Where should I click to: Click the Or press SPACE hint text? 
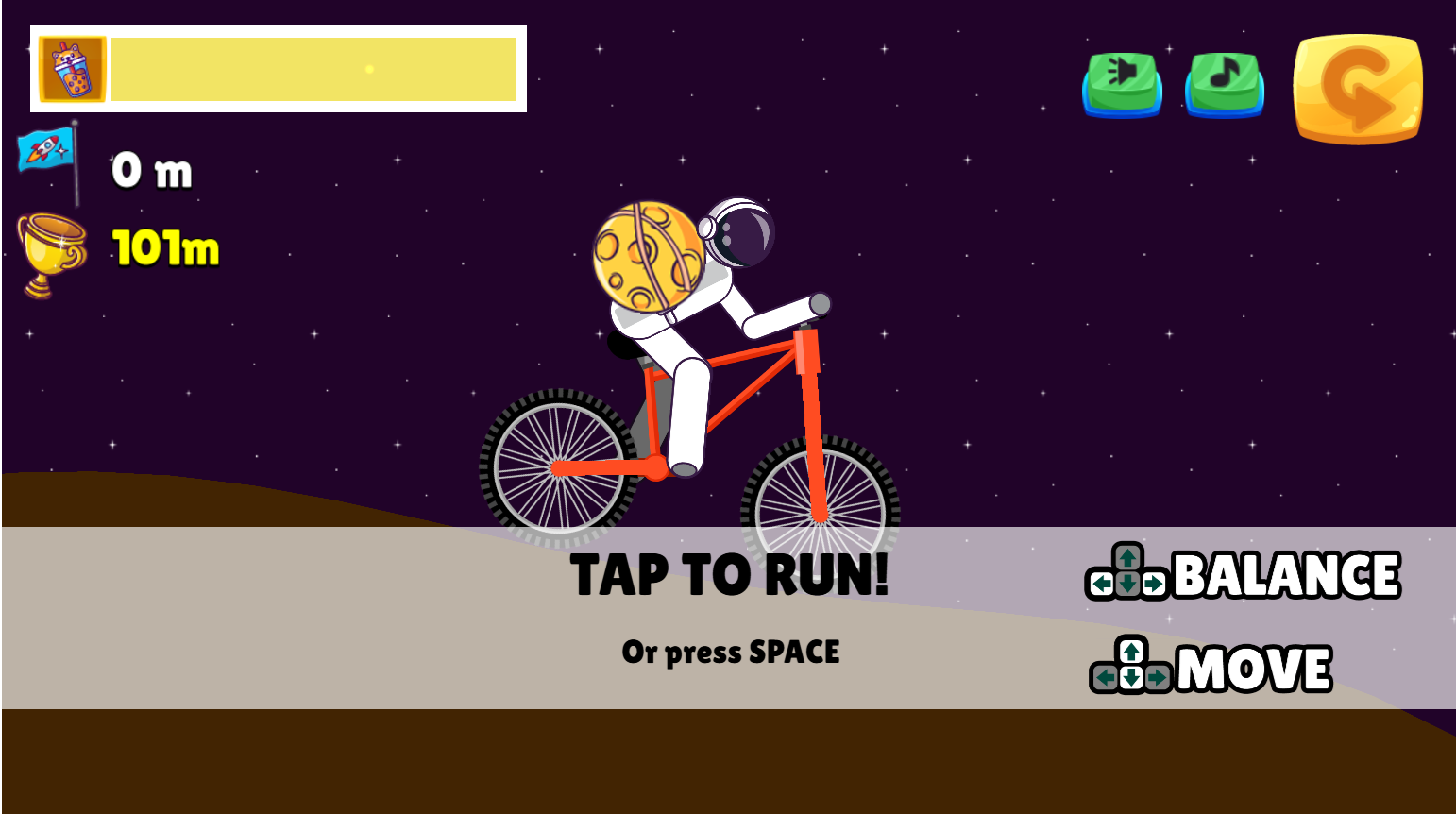pos(730,651)
